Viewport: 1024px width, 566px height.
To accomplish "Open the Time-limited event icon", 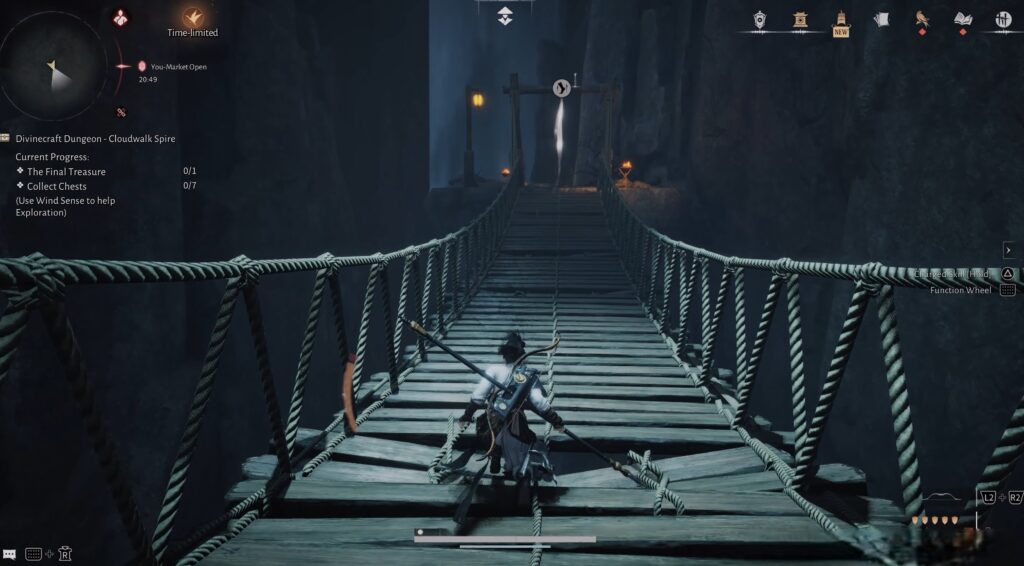I will [x=193, y=17].
